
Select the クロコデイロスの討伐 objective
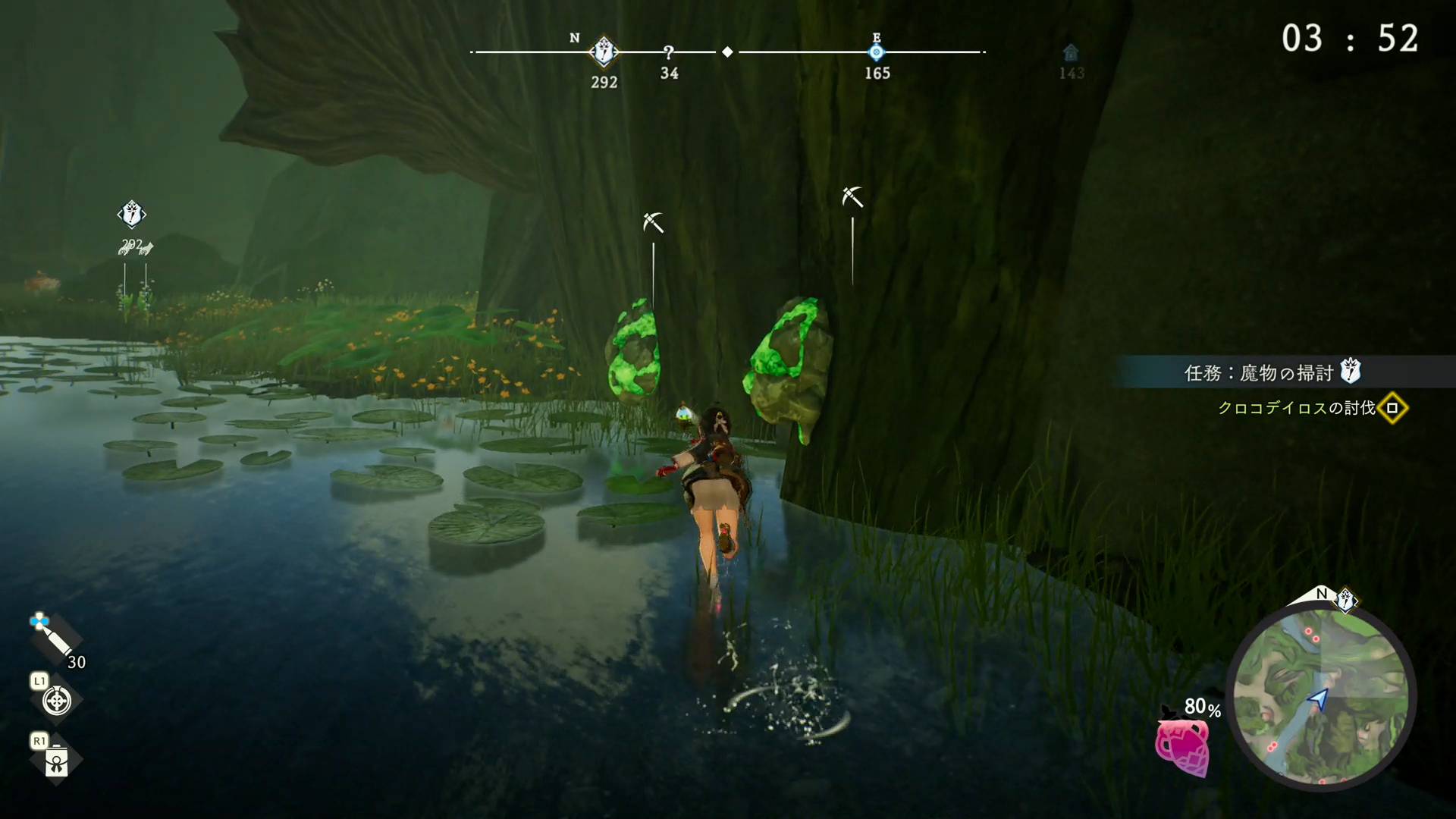coord(1297,408)
